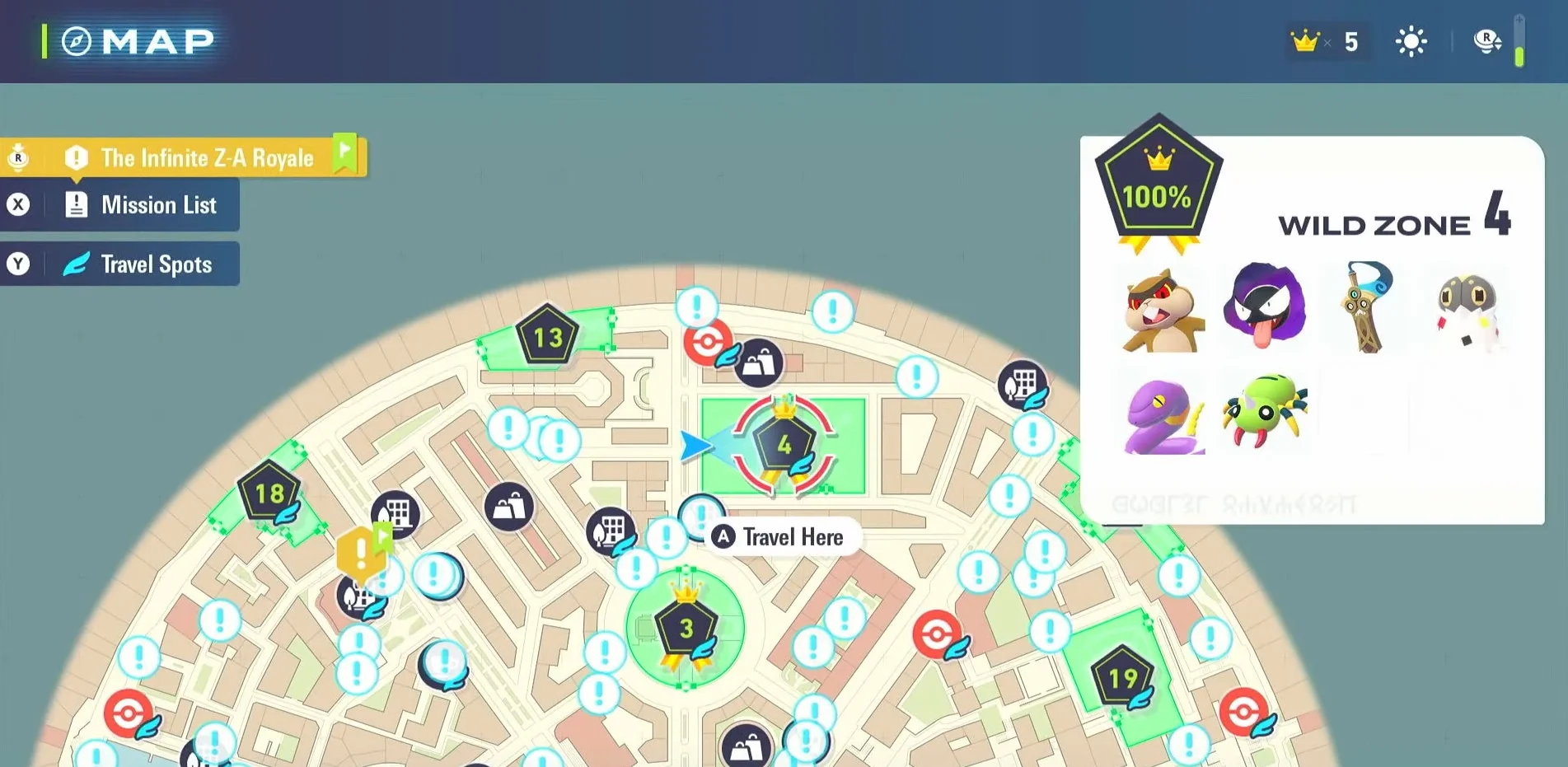Image resolution: width=1568 pixels, height=767 pixels.
Task: Select the Spinarak icon in Wild Zone 4 list
Action: [x=1265, y=411]
